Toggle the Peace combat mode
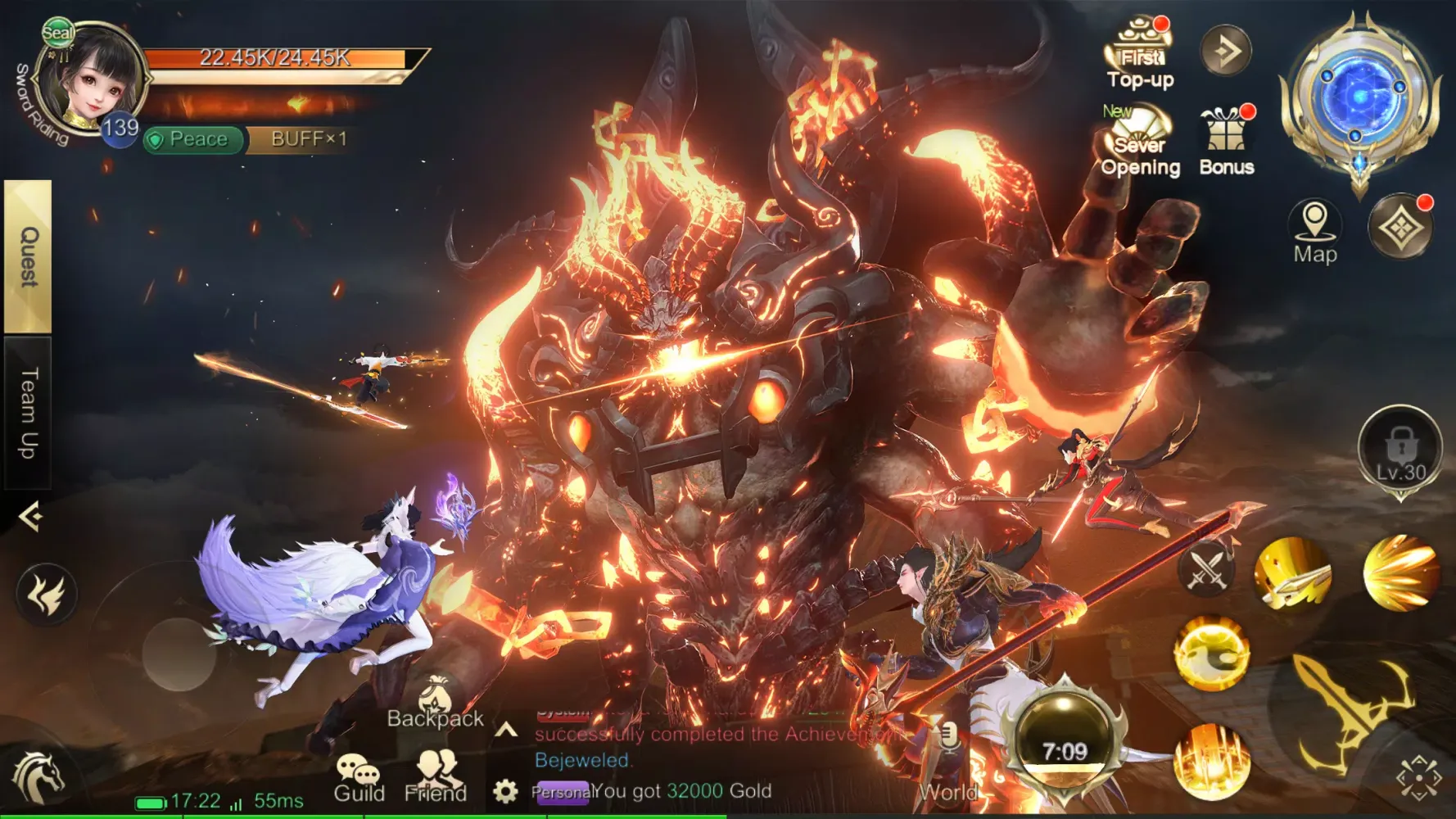The image size is (1456, 819). click(196, 139)
